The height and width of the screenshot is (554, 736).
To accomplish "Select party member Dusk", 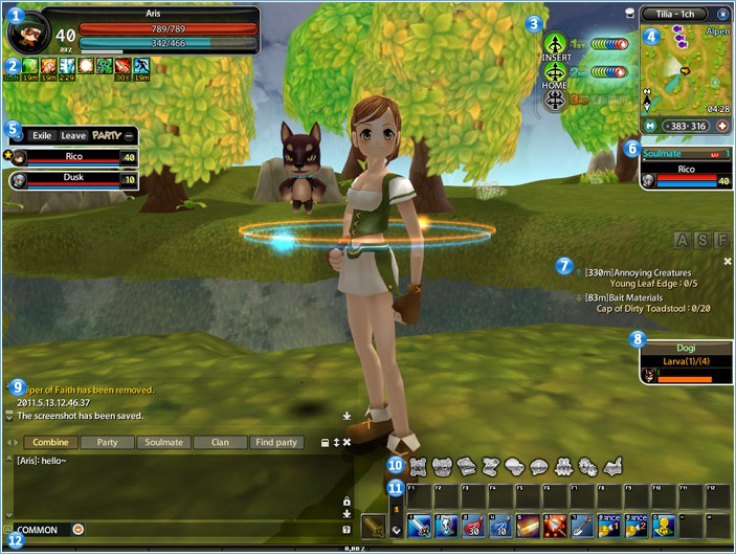I will coord(74,178).
